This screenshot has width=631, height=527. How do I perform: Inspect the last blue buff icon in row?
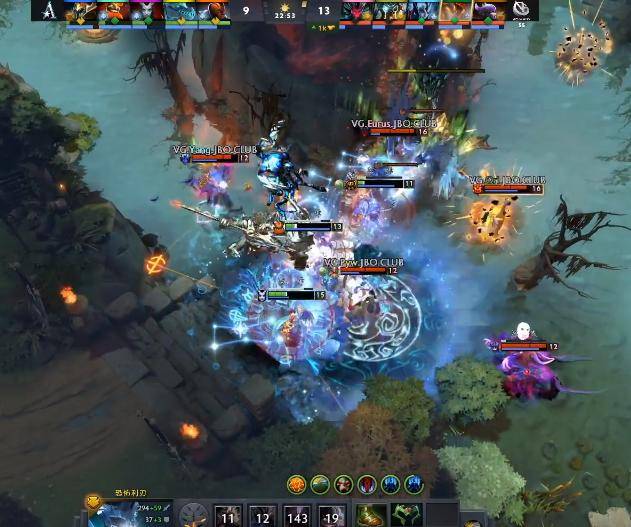point(412,485)
